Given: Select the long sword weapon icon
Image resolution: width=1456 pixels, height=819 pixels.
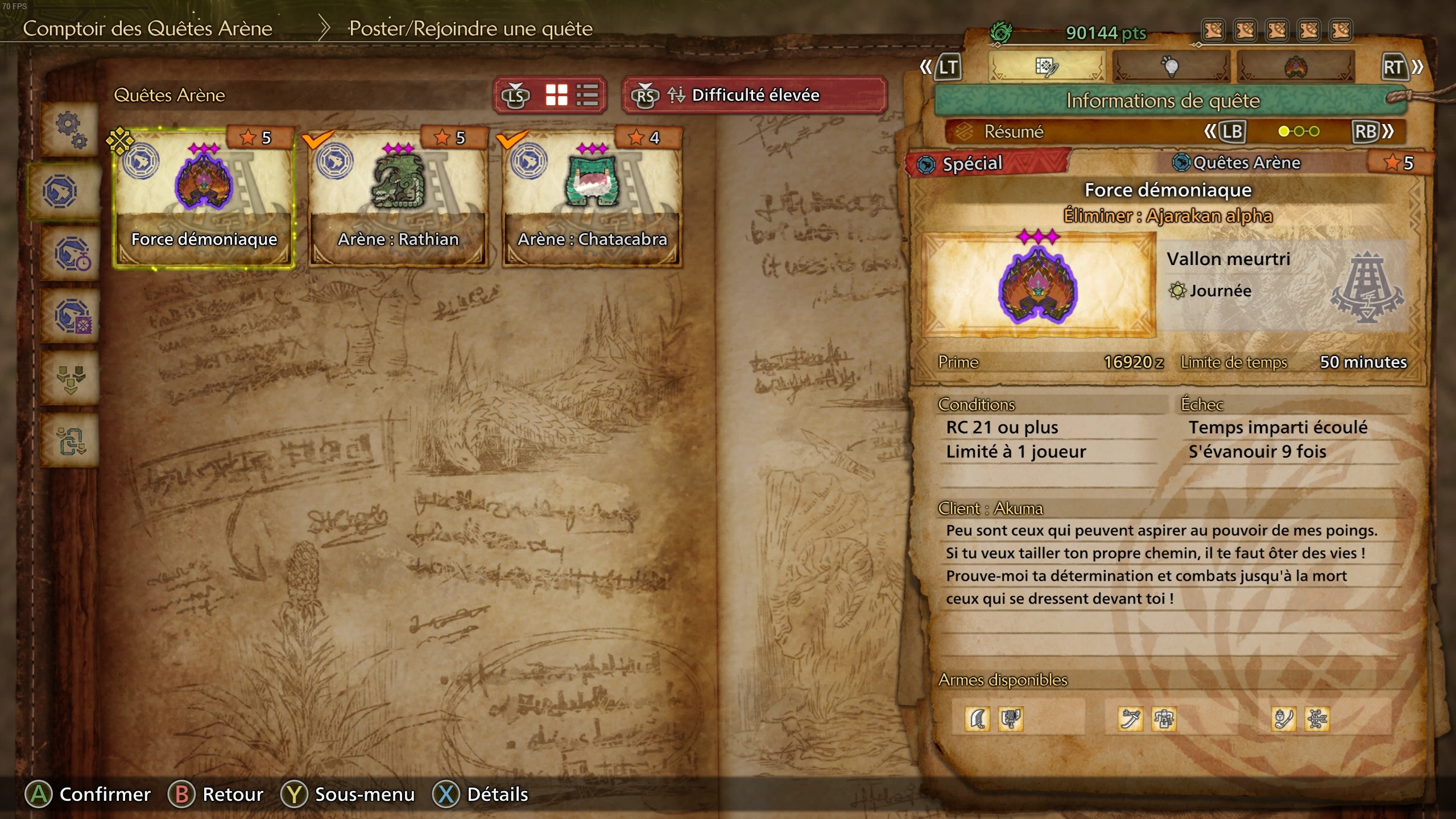Looking at the screenshot, I should pyautogui.click(x=1130, y=719).
